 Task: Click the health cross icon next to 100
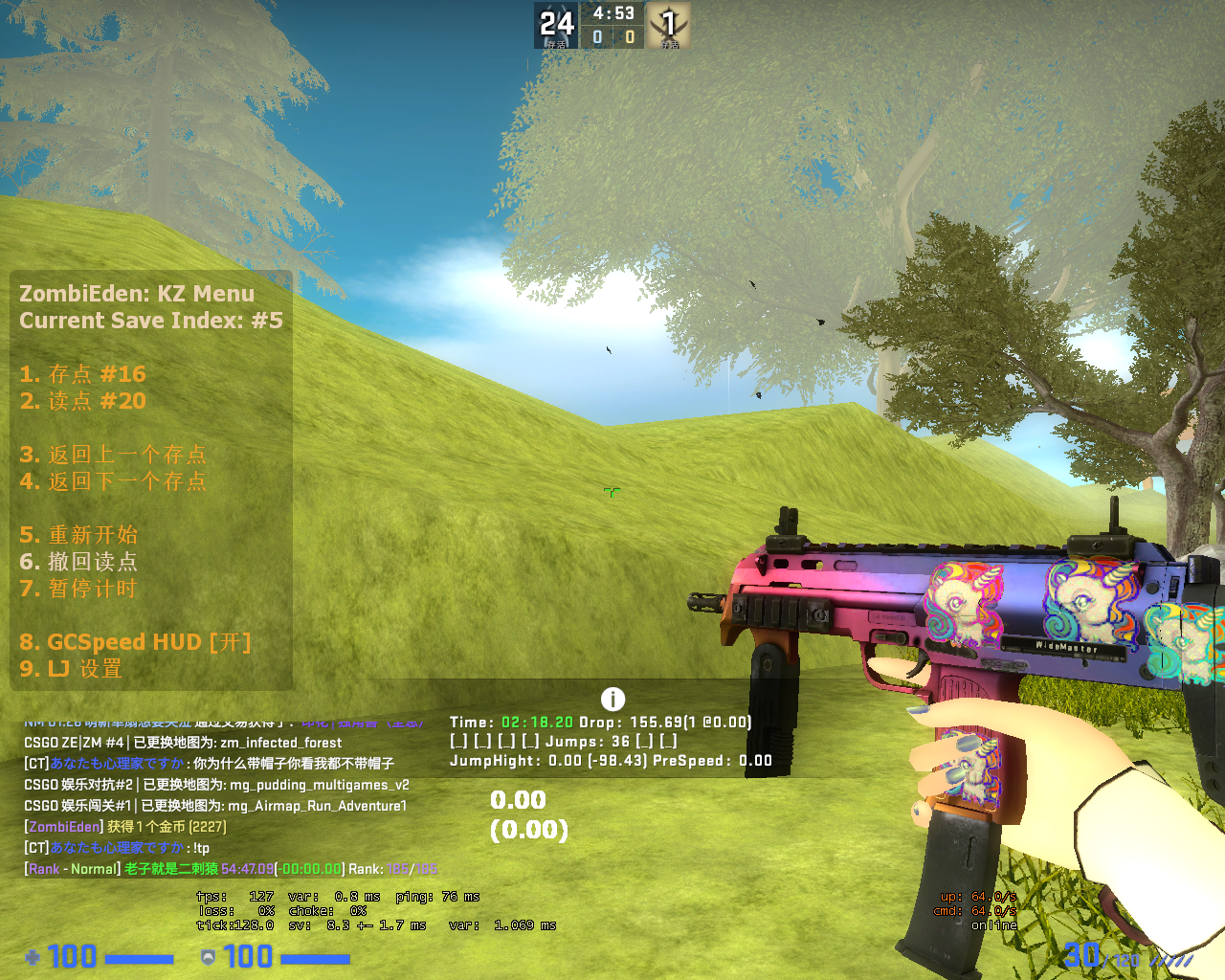(x=33, y=957)
